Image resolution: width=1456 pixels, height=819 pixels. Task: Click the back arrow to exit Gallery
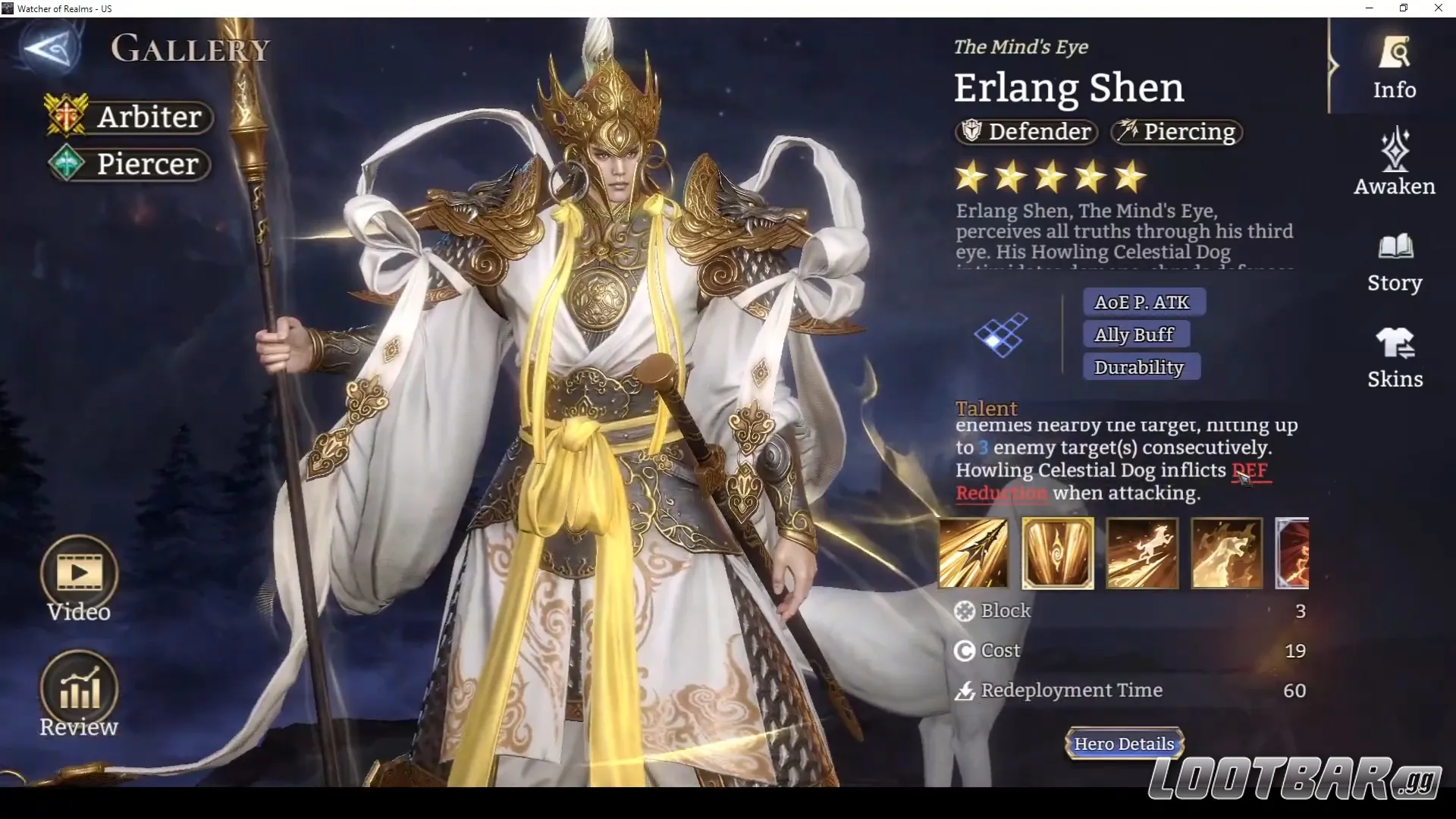(45, 47)
